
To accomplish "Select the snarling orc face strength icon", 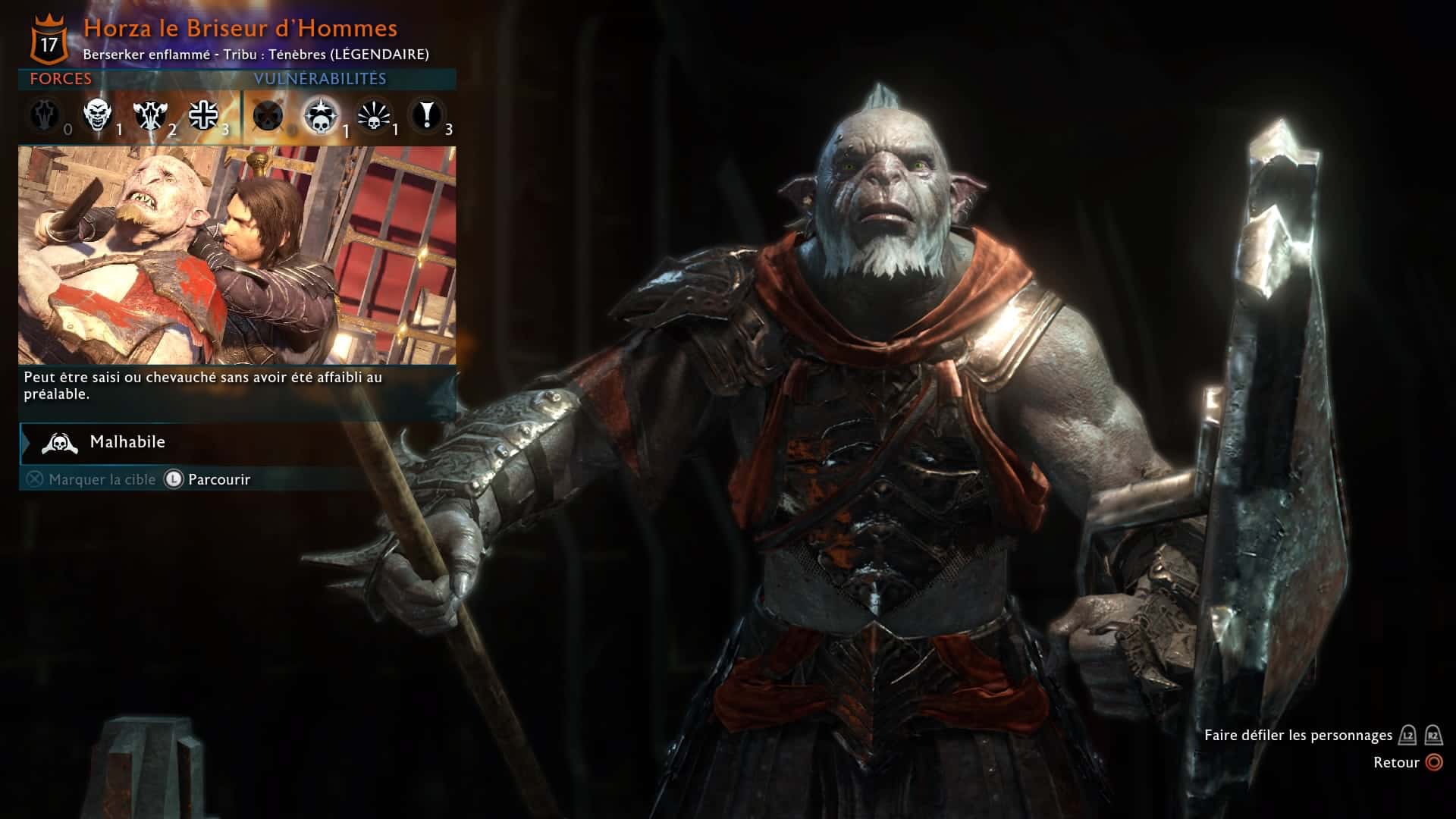I will click(x=98, y=115).
